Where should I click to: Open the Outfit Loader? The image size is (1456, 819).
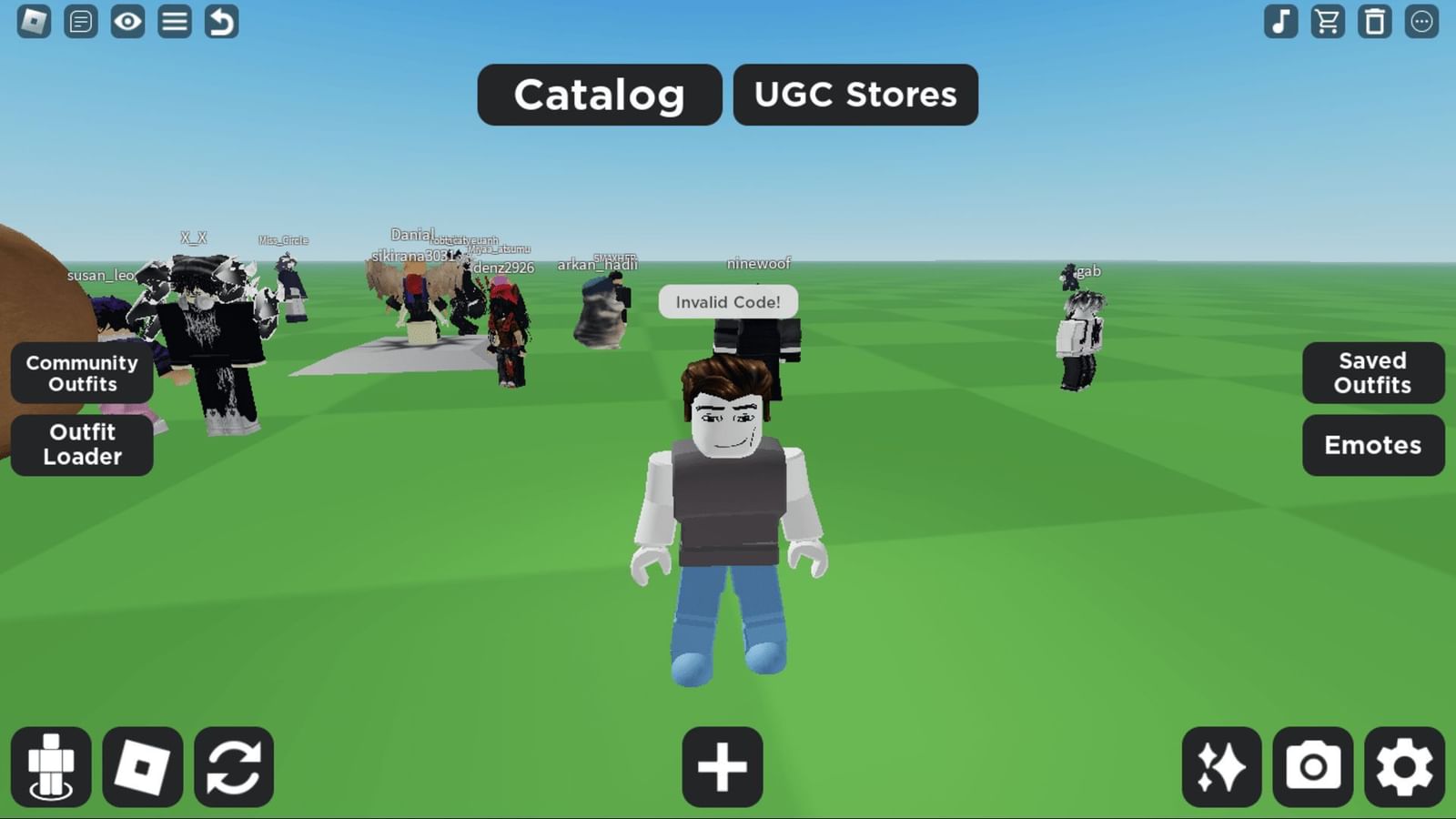[82, 445]
